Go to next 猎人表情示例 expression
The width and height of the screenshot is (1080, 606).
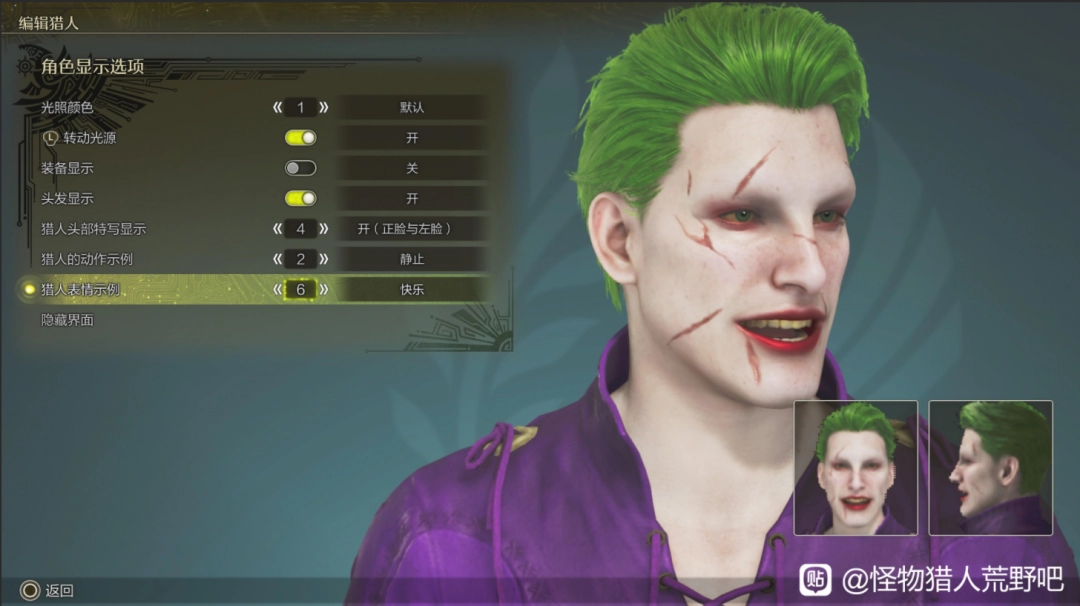(324, 290)
